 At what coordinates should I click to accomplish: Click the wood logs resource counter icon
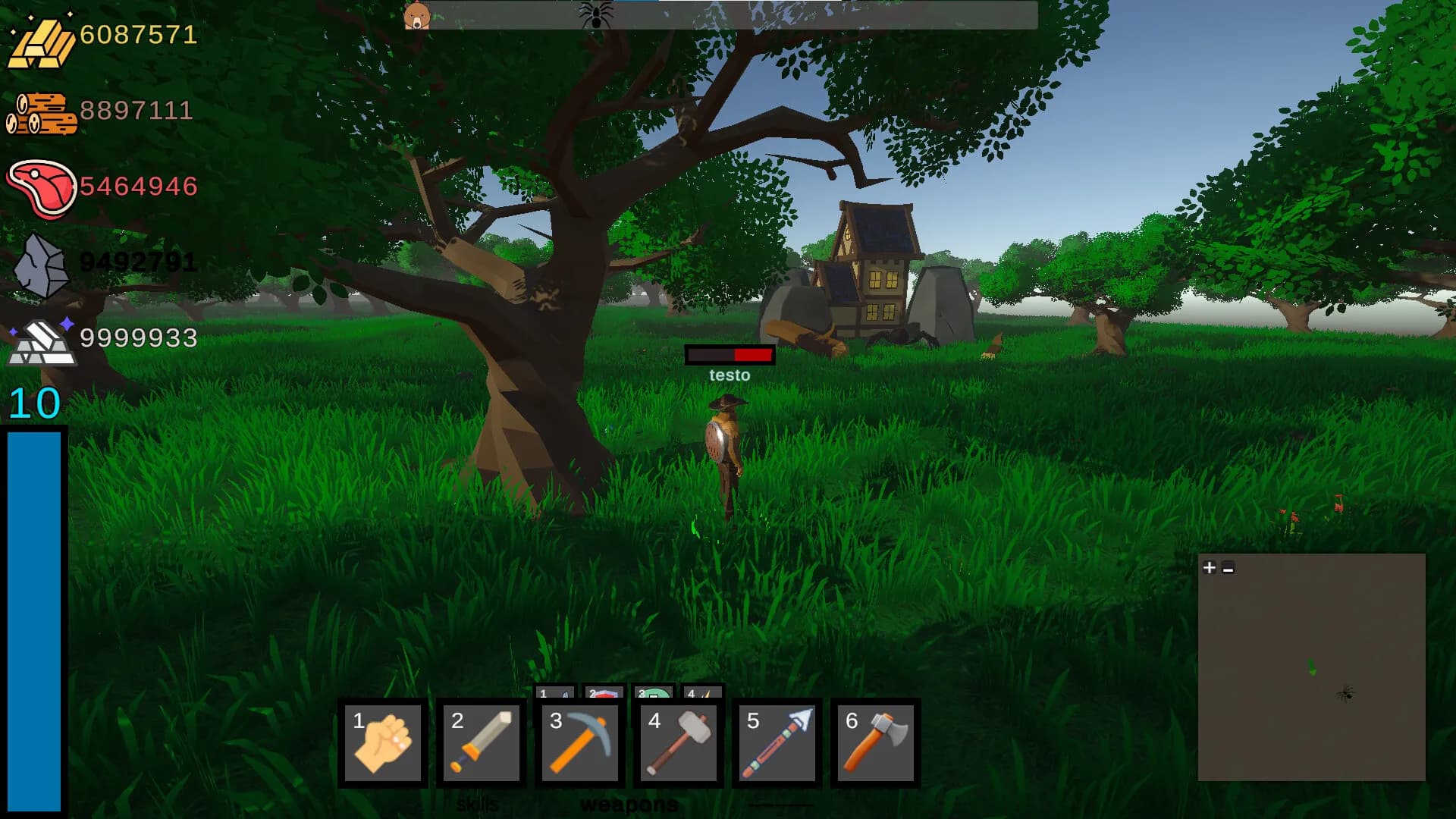point(42,112)
